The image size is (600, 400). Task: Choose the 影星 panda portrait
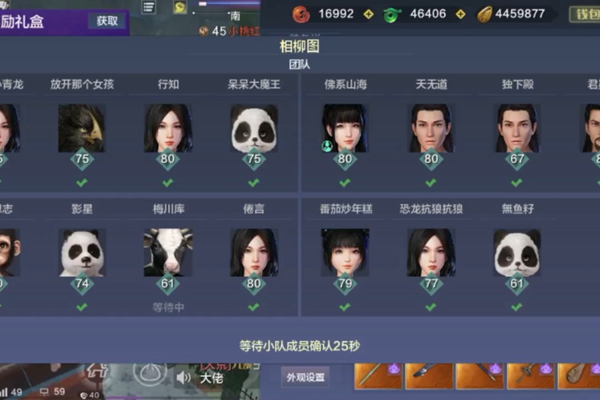[x=82, y=252]
